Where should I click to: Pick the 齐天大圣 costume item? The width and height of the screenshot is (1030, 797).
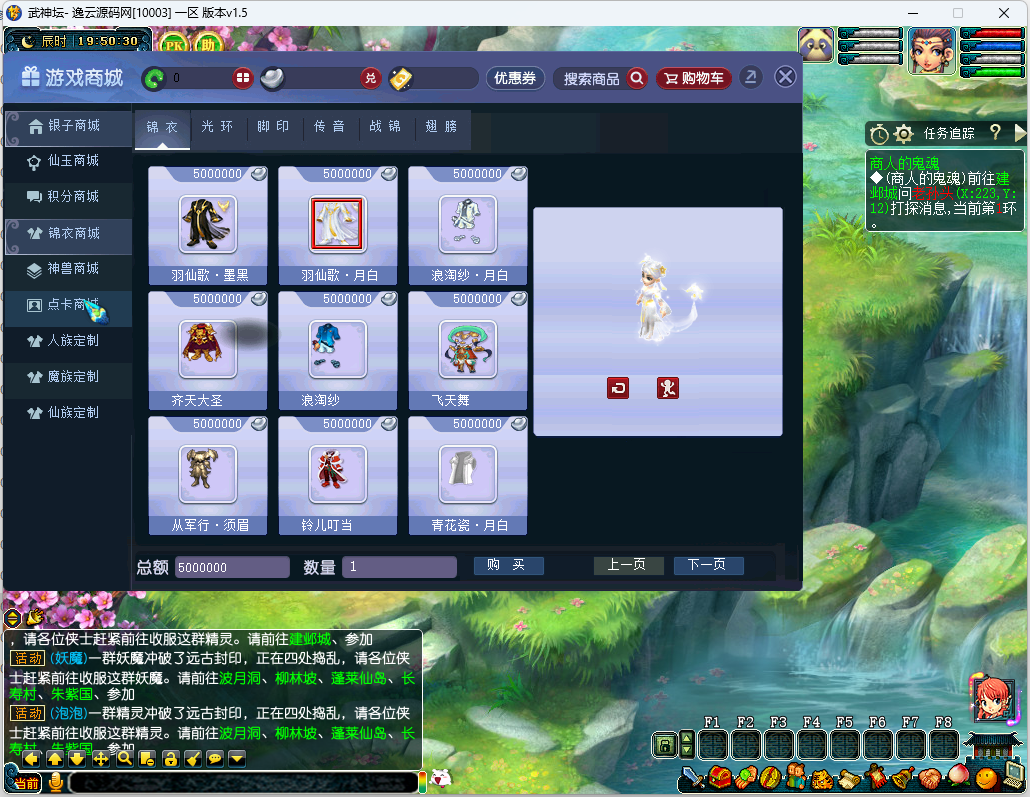pyautogui.click(x=208, y=349)
